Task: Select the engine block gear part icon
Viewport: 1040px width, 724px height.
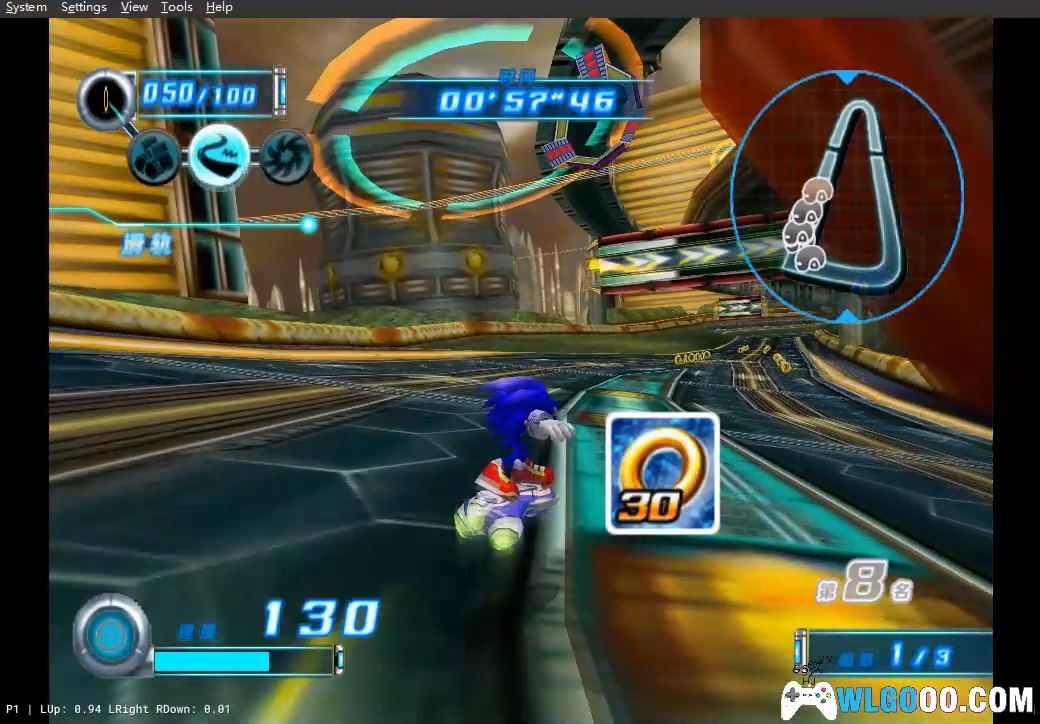Action: (x=156, y=156)
